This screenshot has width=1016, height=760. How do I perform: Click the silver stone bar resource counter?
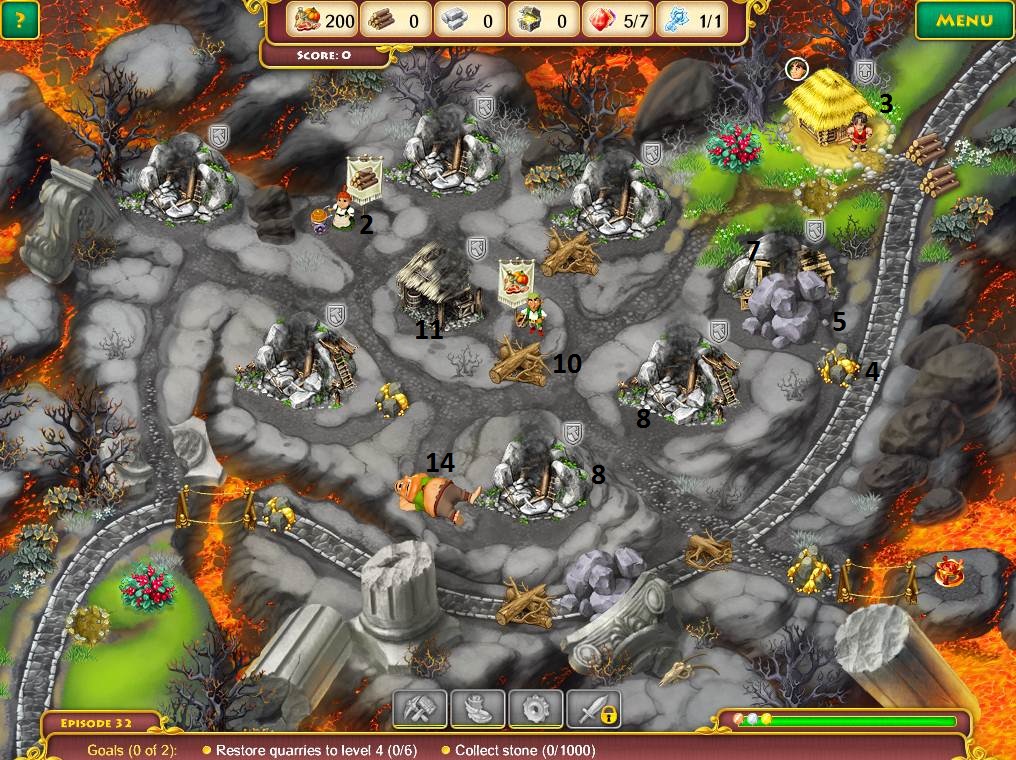coord(468,20)
